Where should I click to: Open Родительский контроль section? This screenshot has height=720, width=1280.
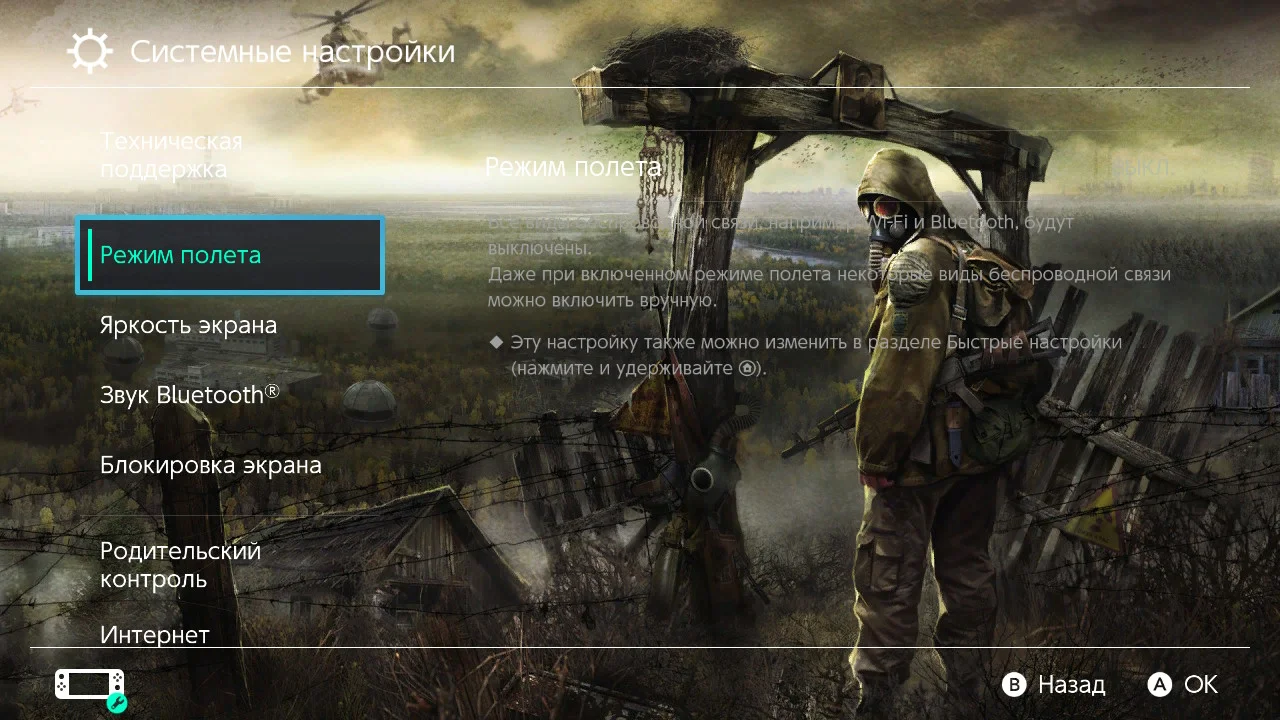point(180,565)
